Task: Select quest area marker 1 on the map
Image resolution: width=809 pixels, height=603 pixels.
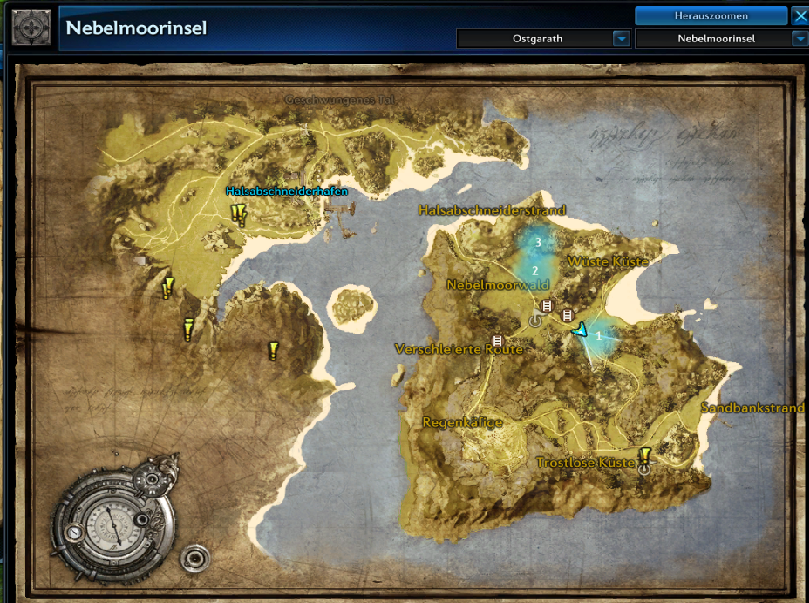Action: tap(599, 336)
